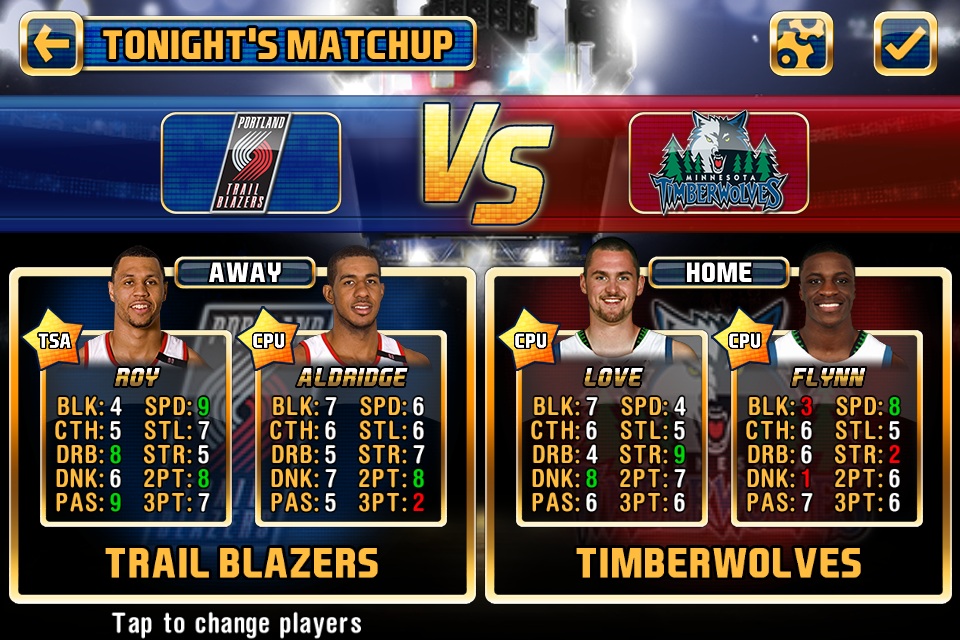960x640 pixels.
Task: Toggle the CPU star badge on Flynn
Action: tap(747, 340)
